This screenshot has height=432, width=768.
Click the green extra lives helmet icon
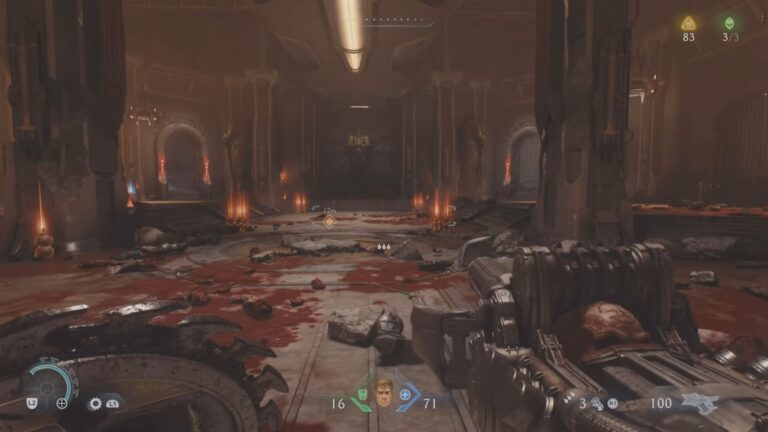730,22
